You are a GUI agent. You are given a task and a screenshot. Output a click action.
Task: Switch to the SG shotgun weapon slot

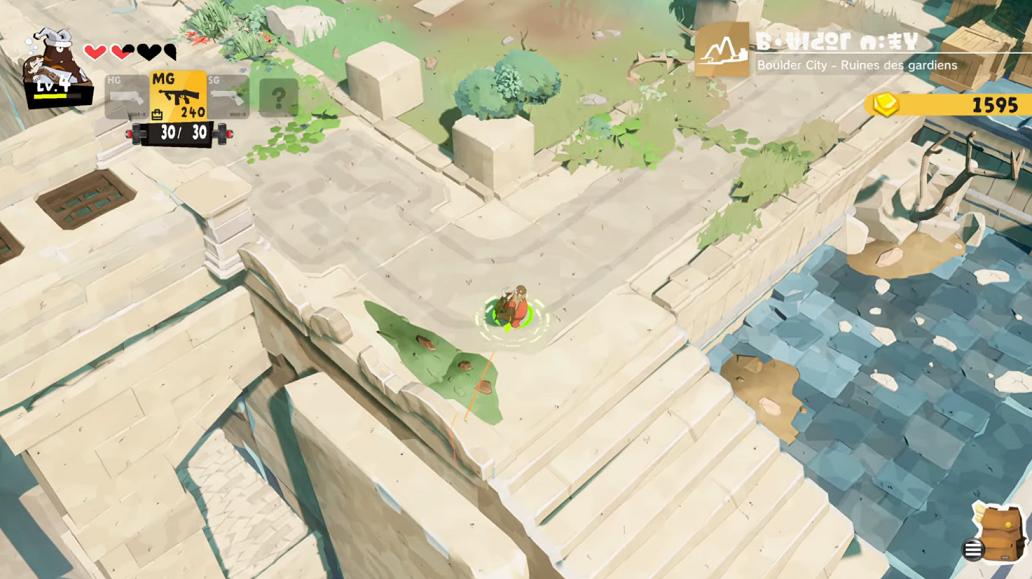pos(228,97)
